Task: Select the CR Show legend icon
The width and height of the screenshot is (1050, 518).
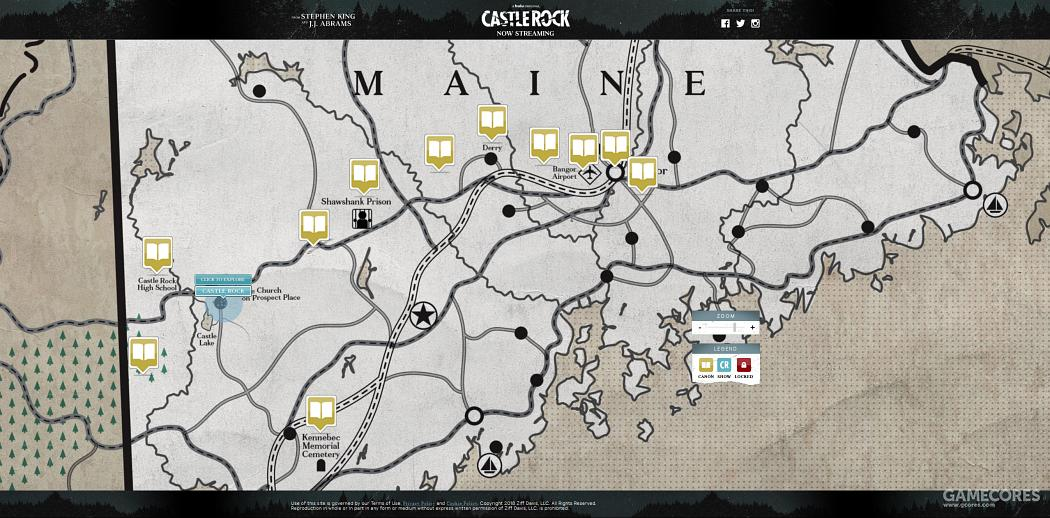Action: point(725,365)
